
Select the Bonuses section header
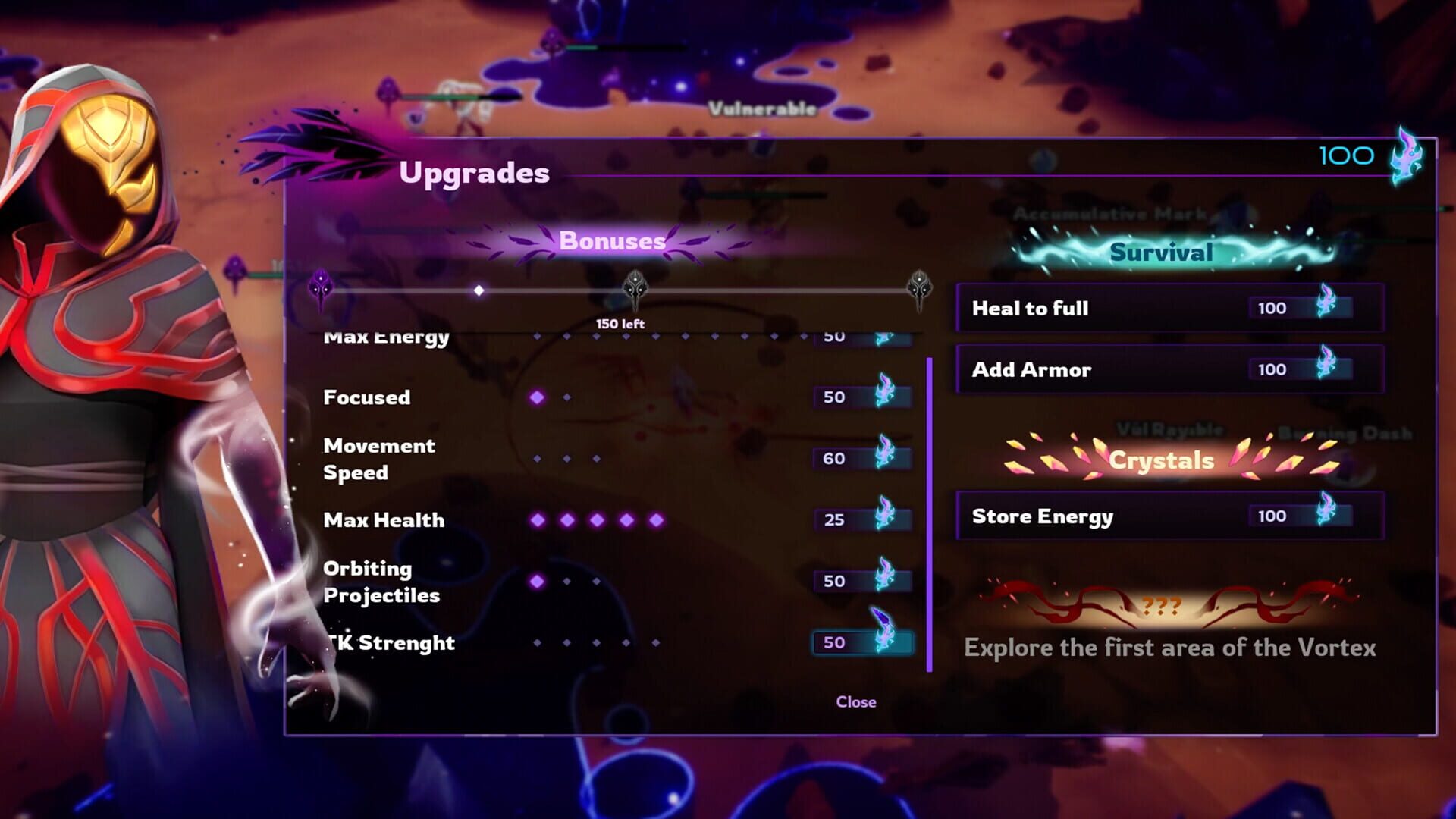pos(611,242)
